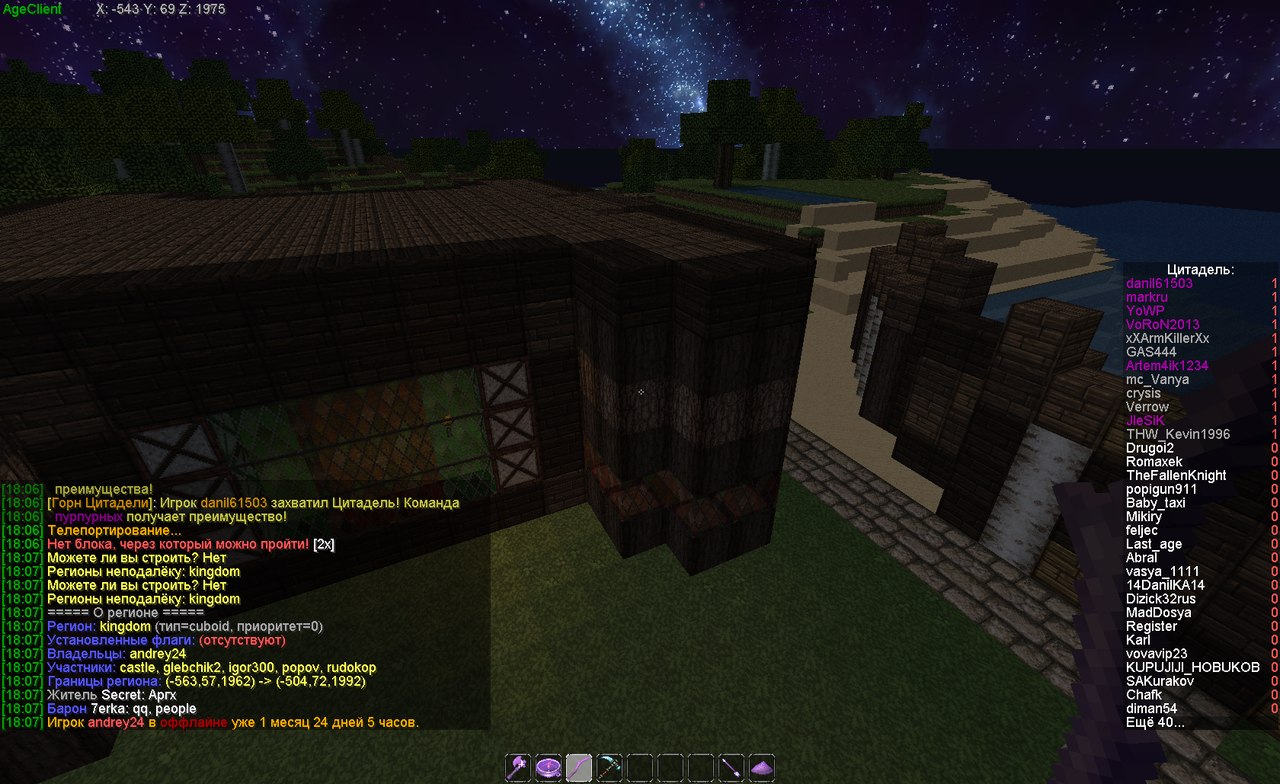The image size is (1280, 784).
Task: Select the purple compass hotbar slot
Action: coord(548,767)
